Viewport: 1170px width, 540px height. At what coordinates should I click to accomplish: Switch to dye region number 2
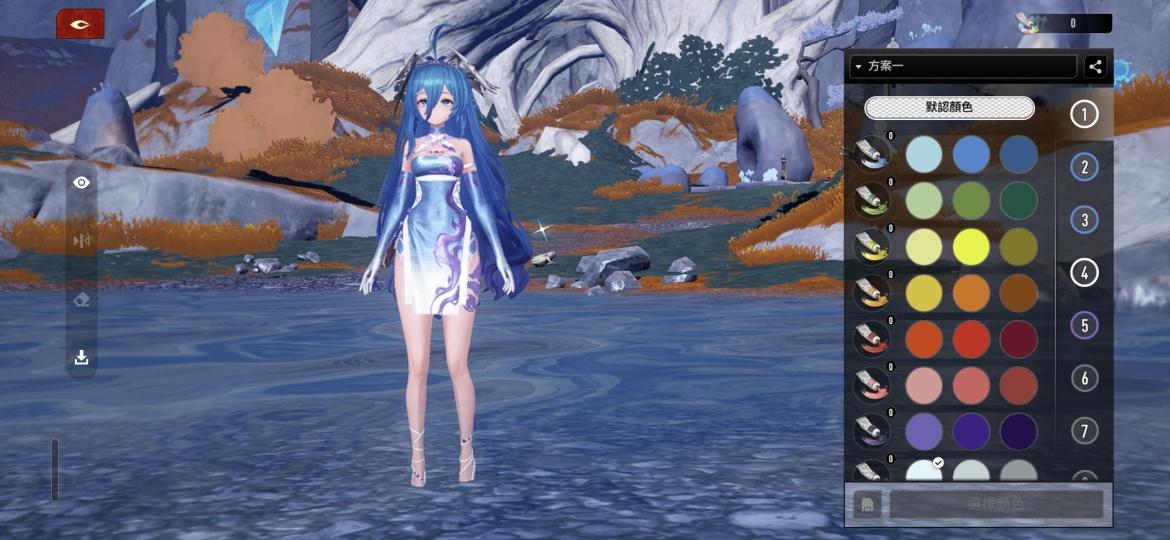coord(1084,167)
